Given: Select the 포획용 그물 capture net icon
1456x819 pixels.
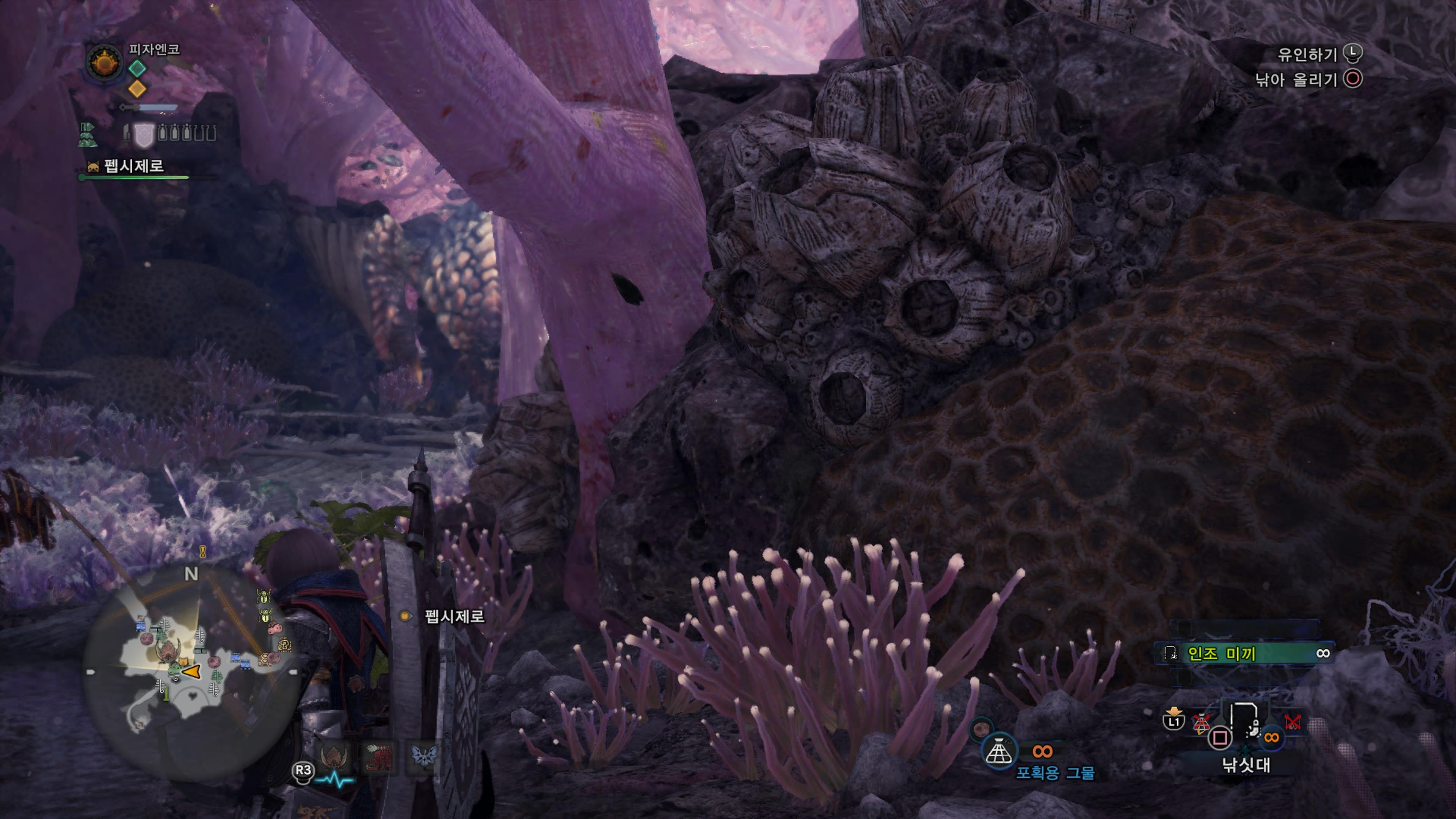Looking at the screenshot, I should point(998,751).
